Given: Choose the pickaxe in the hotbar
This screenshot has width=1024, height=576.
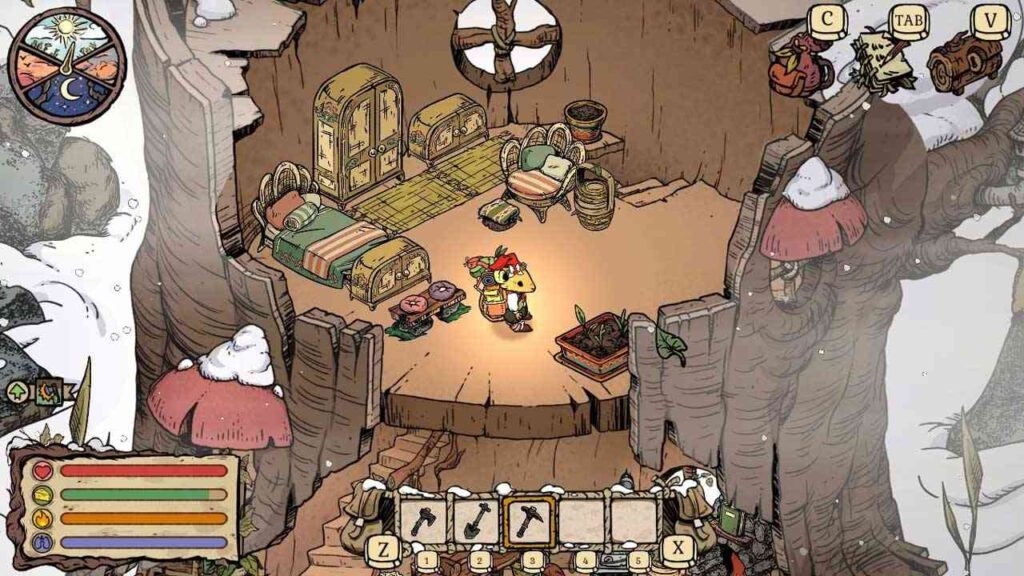Looking at the screenshot, I should 529,520.
